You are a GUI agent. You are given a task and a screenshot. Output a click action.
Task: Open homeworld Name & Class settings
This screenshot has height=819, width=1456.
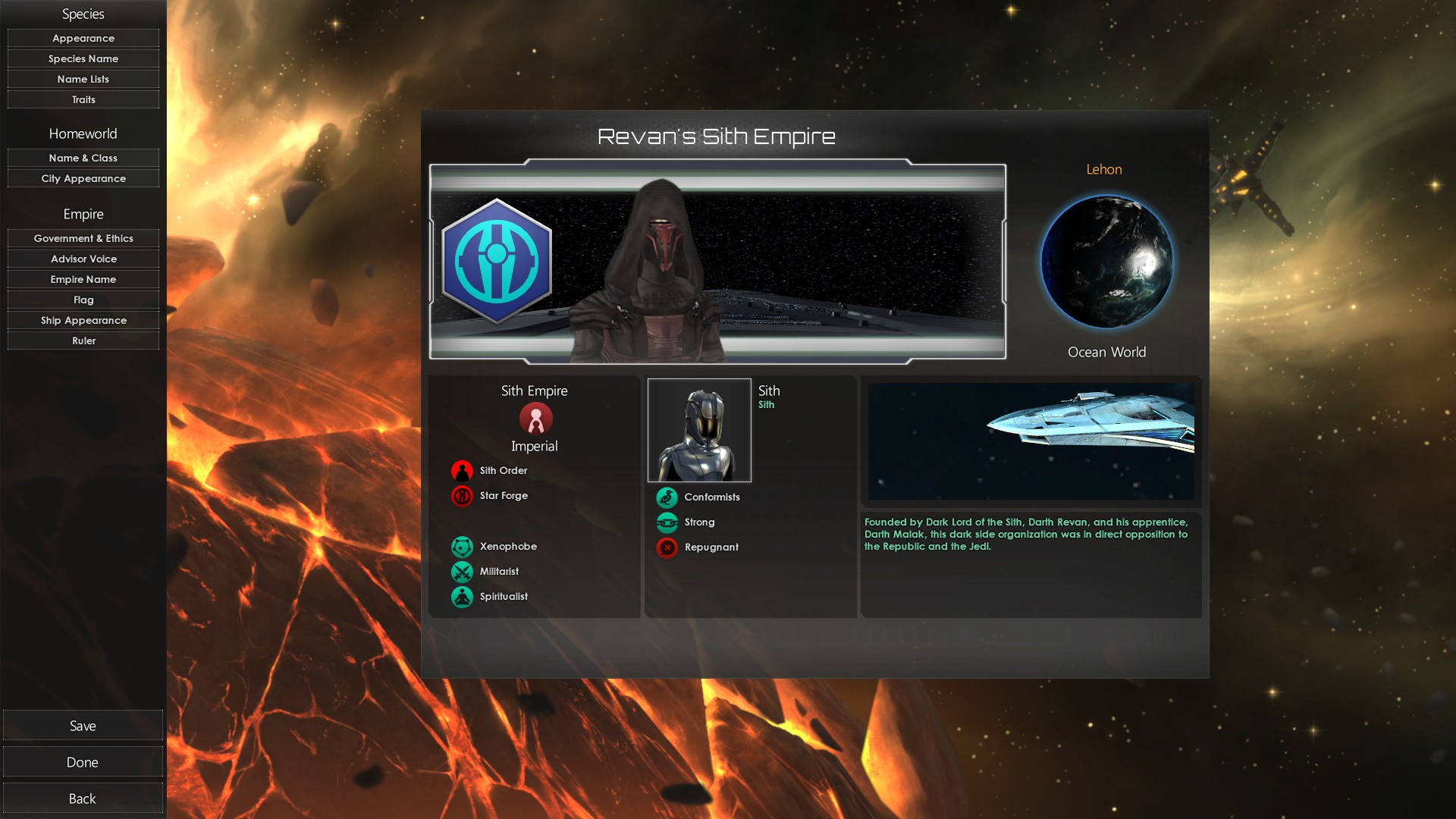[83, 158]
